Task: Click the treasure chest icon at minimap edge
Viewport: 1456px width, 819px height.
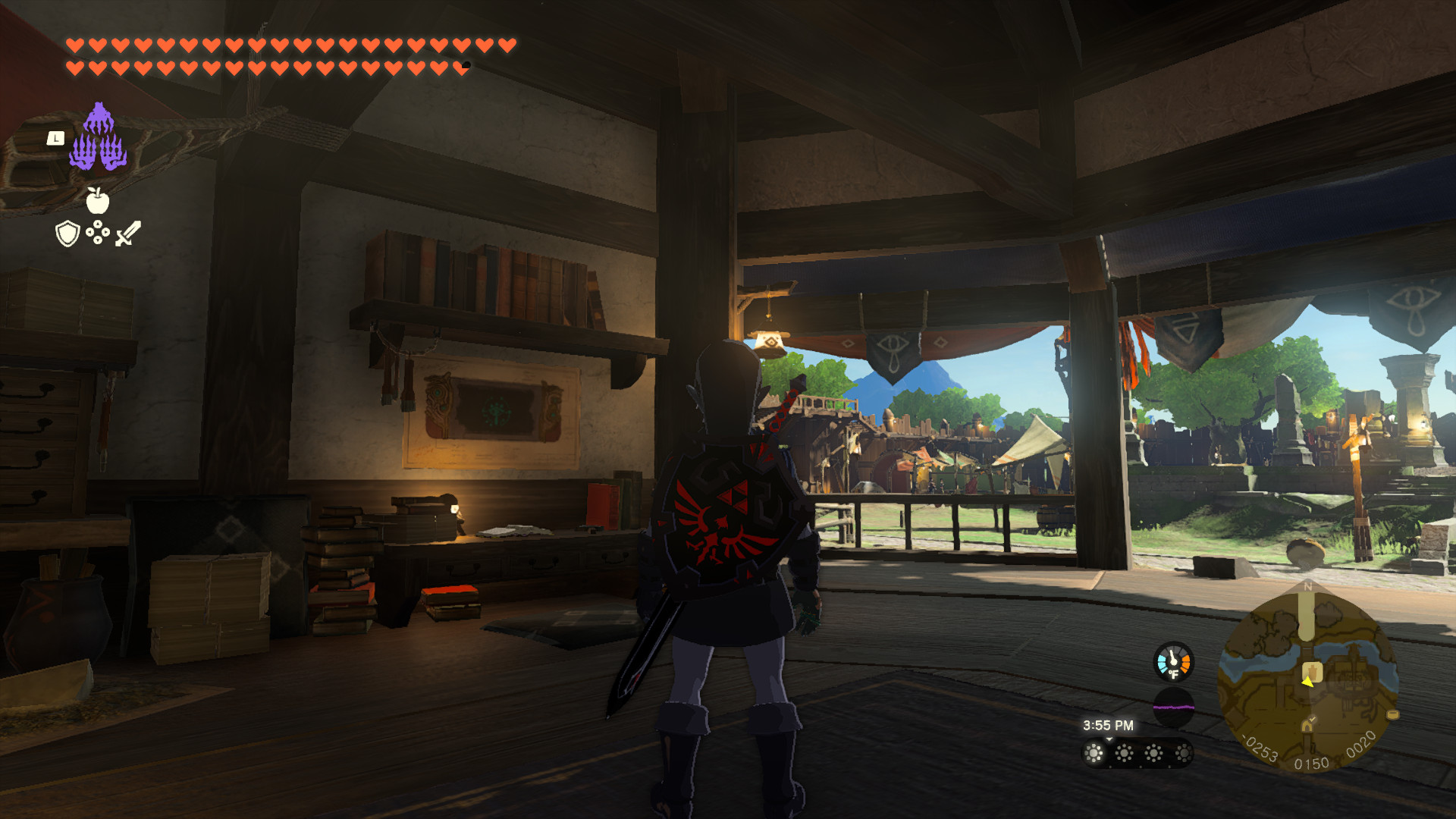Action: (x=1395, y=714)
